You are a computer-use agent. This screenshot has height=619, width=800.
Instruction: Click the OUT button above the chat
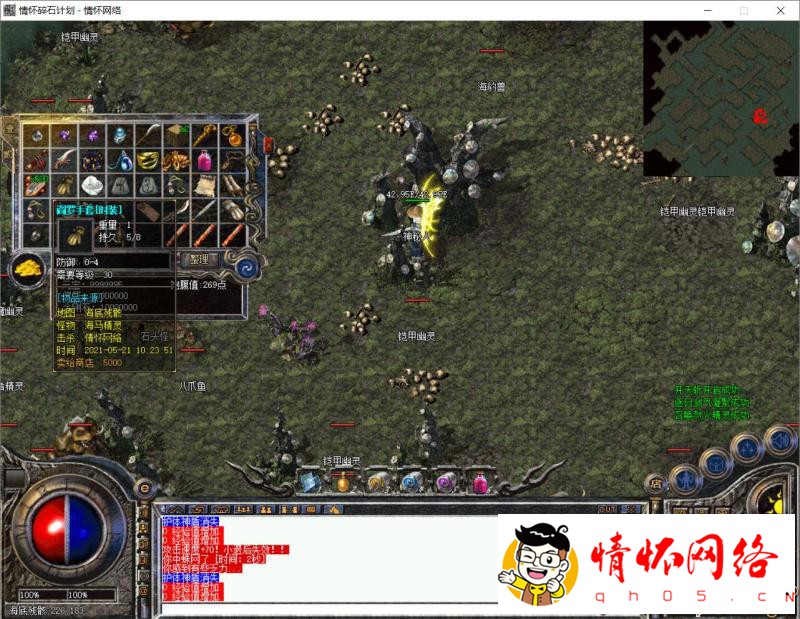pyautogui.click(x=607, y=509)
